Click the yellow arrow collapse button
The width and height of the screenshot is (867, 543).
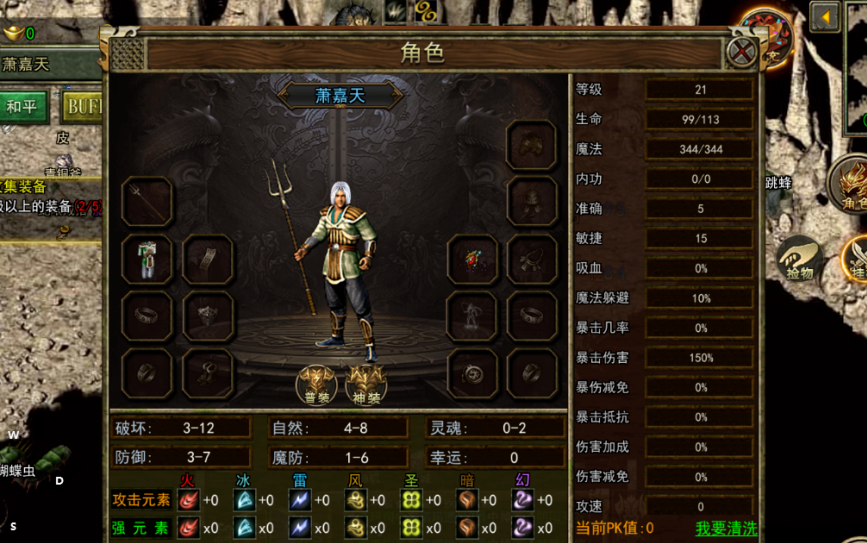click(825, 17)
